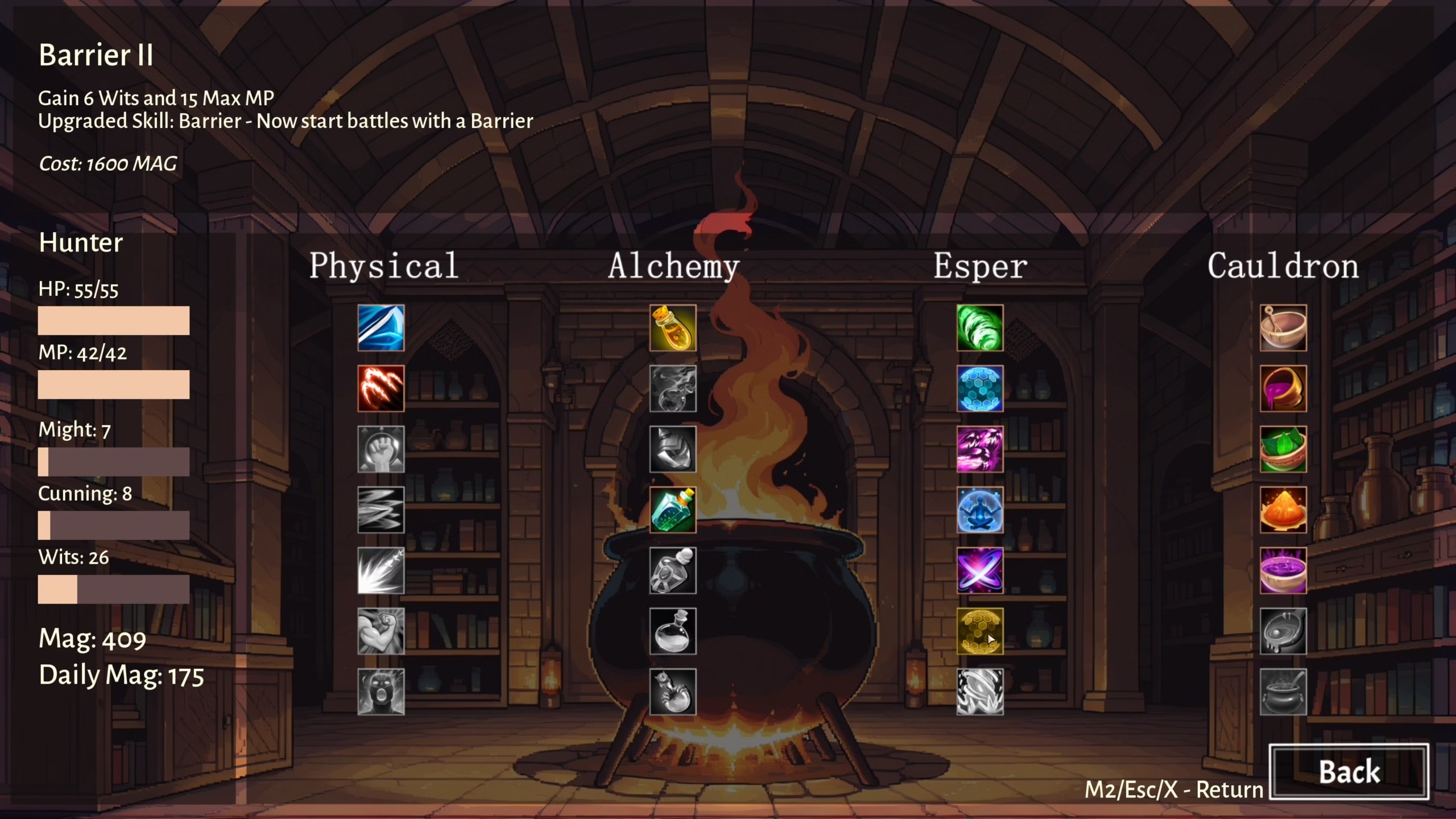Pick the grey flexing arm skill

click(x=380, y=631)
